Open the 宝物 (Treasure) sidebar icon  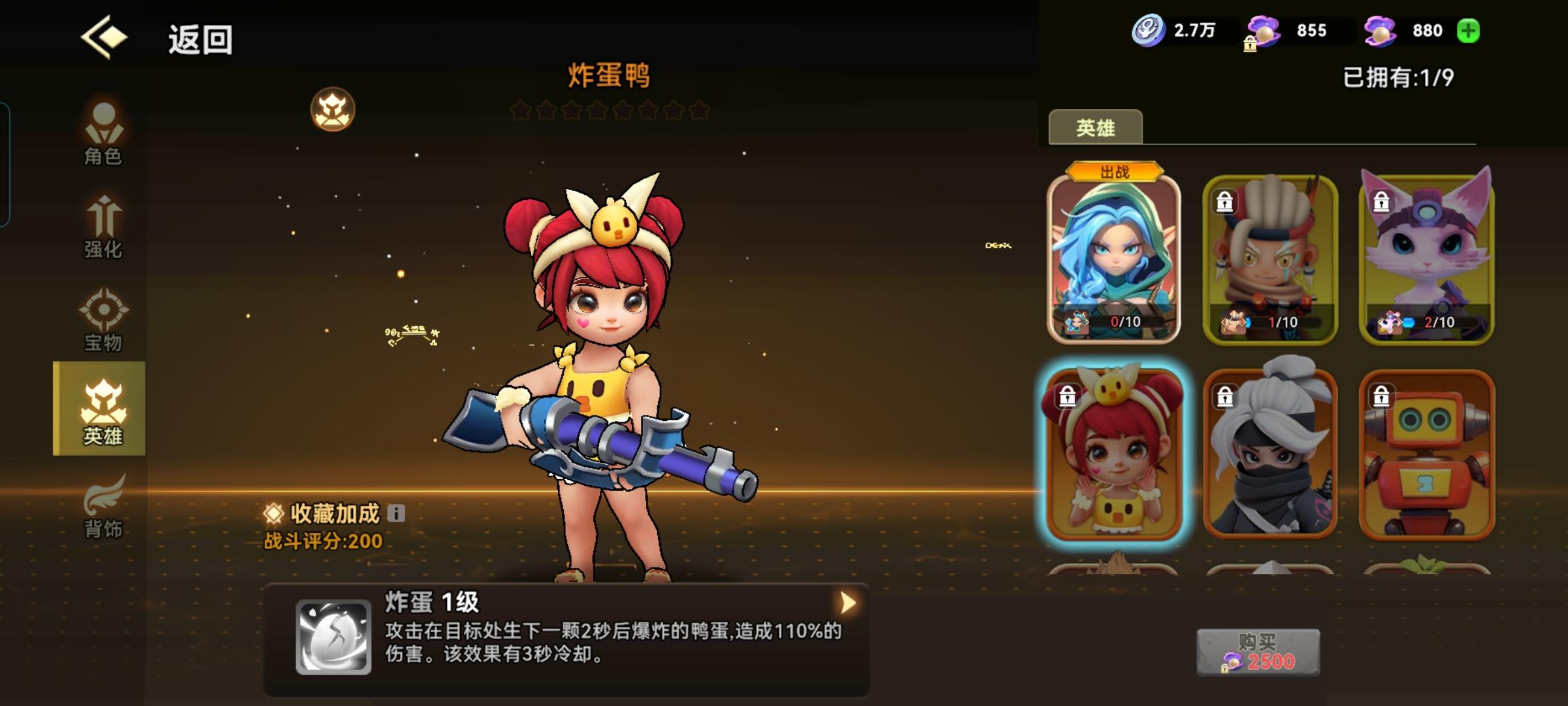(x=105, y=320)
